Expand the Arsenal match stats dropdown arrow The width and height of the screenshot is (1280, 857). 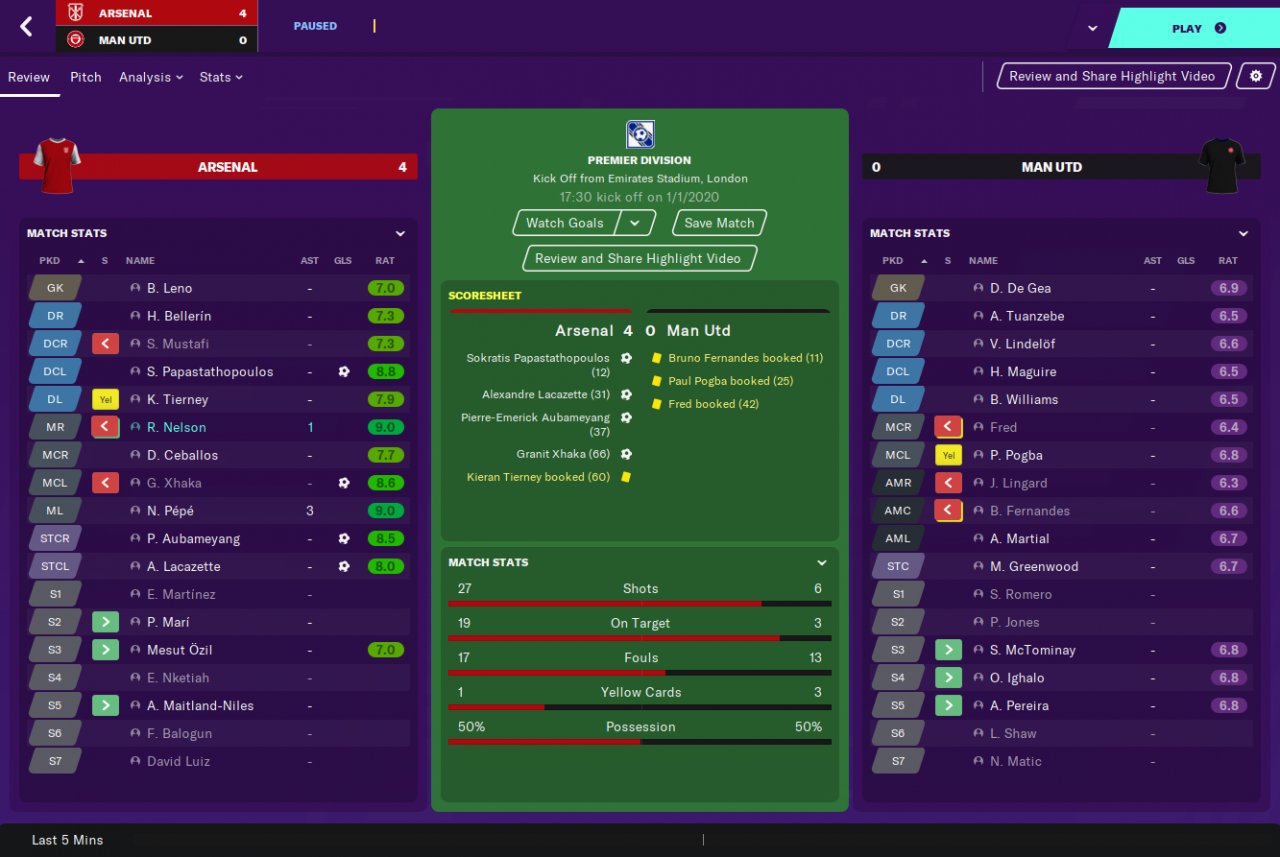pos(400,234)
